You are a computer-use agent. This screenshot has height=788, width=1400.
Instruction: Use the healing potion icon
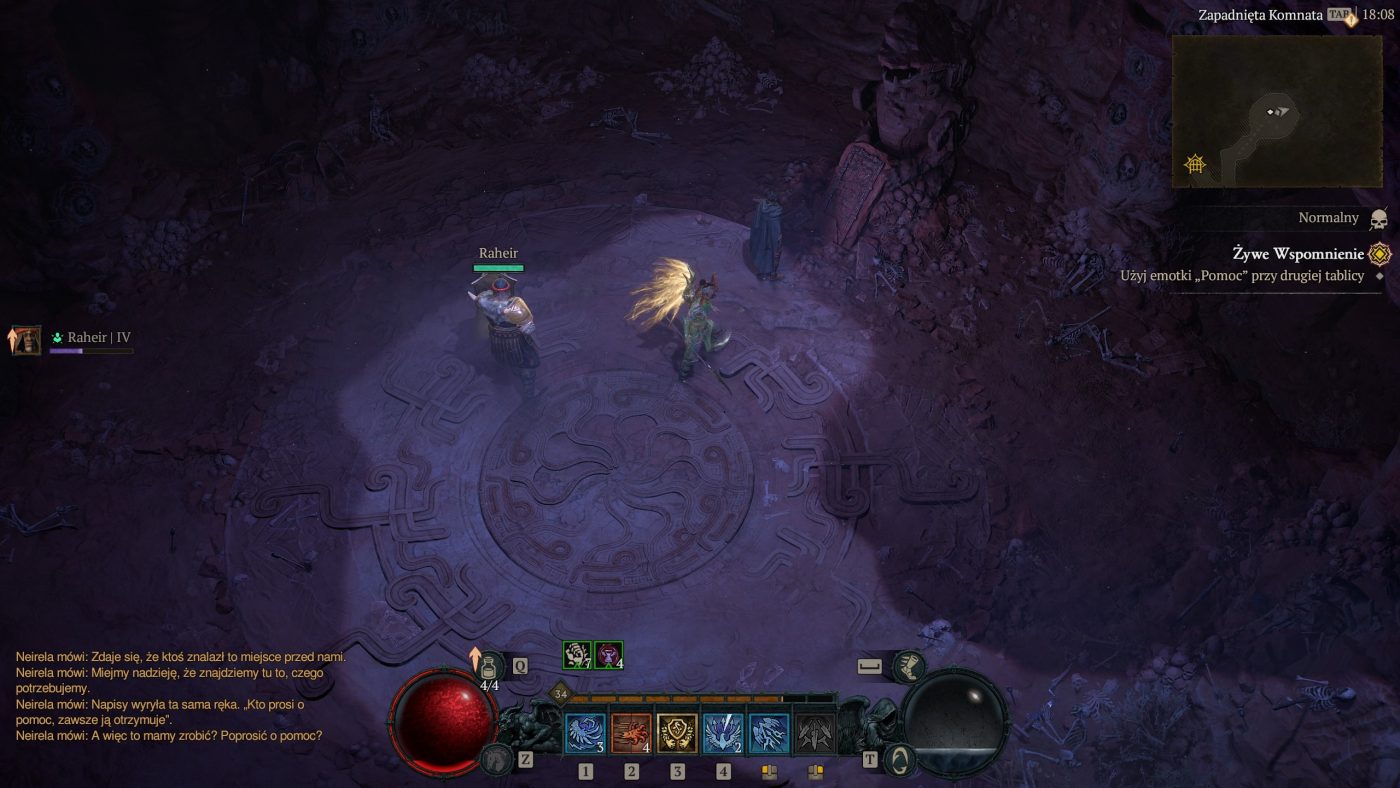pos(489,666)
